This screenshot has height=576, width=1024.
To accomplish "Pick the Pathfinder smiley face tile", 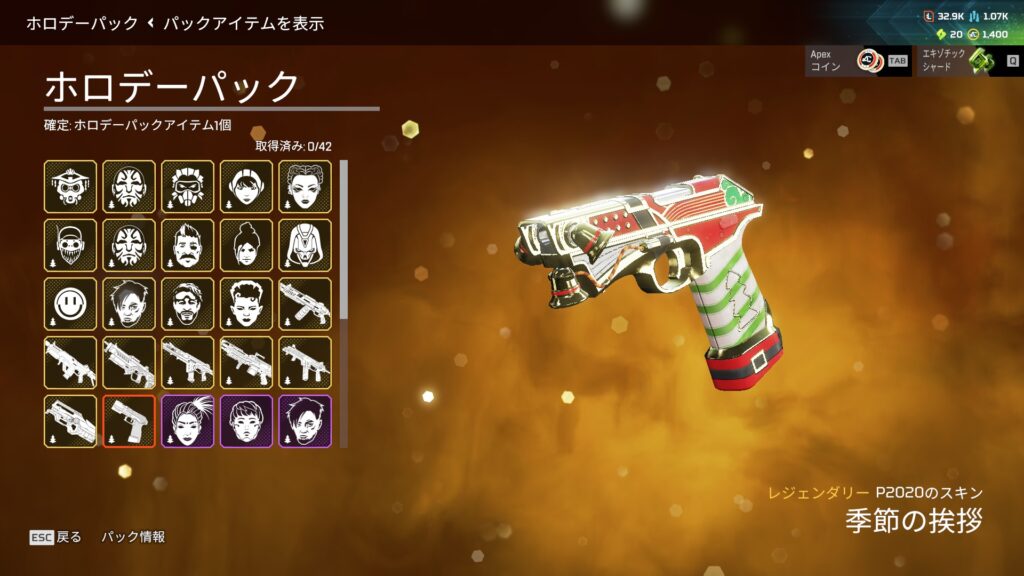I will click(x=70, y=304).
